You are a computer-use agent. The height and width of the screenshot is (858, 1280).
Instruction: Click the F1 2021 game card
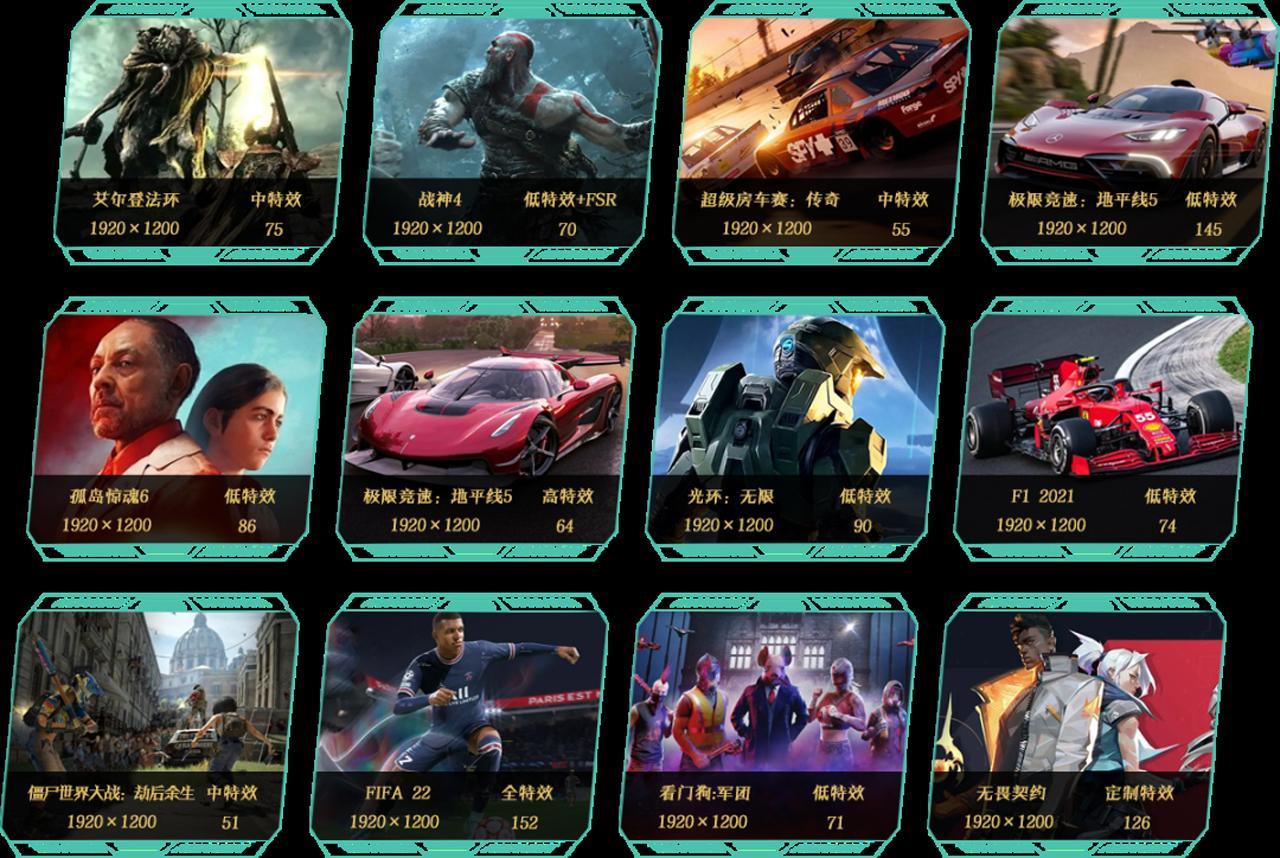(x=1103, y=427)
